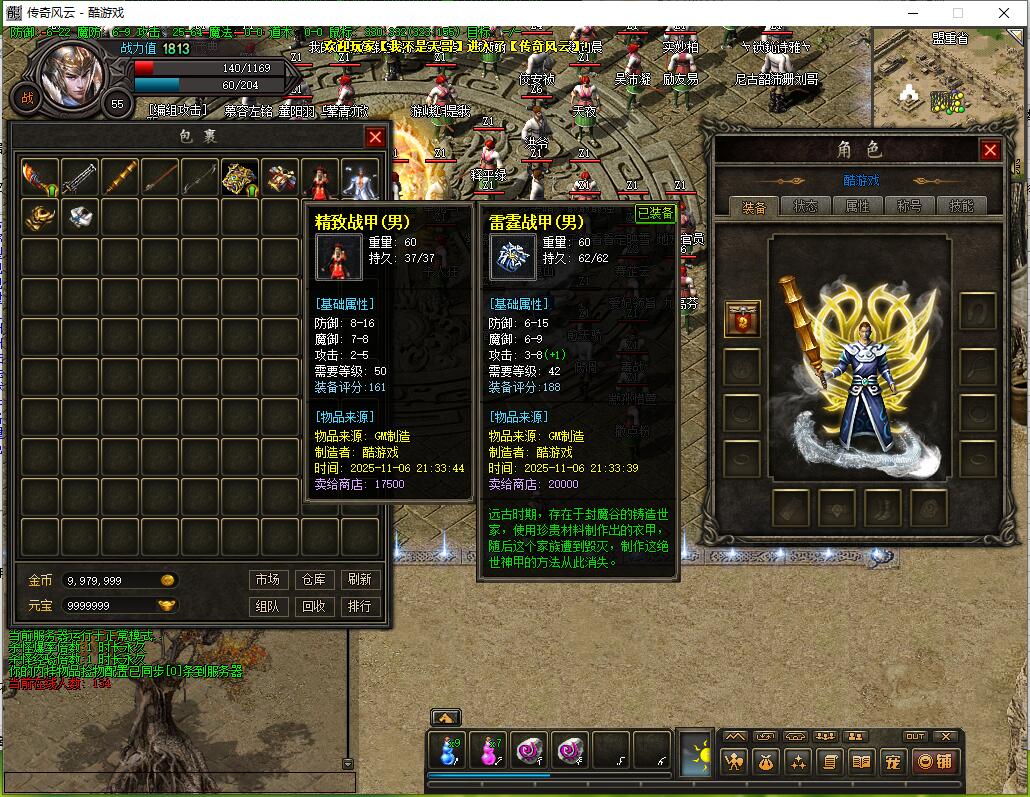Use the blue potion hotbar slot

tap(447, 752)
